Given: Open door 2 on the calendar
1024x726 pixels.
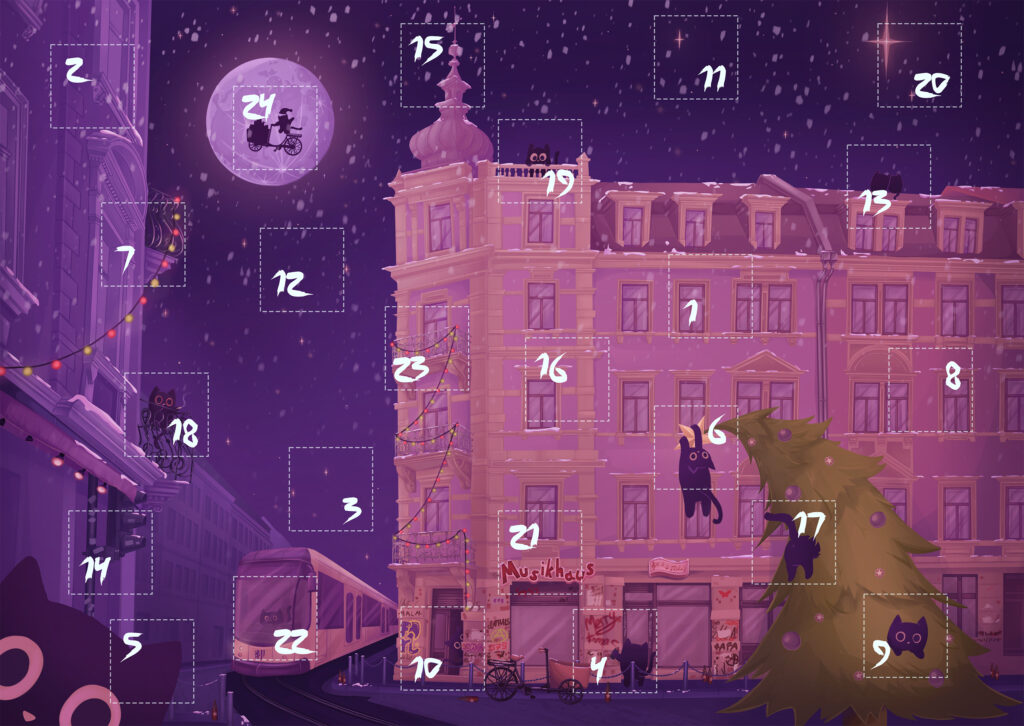Looking at the screenshot, I should (92, 86).
